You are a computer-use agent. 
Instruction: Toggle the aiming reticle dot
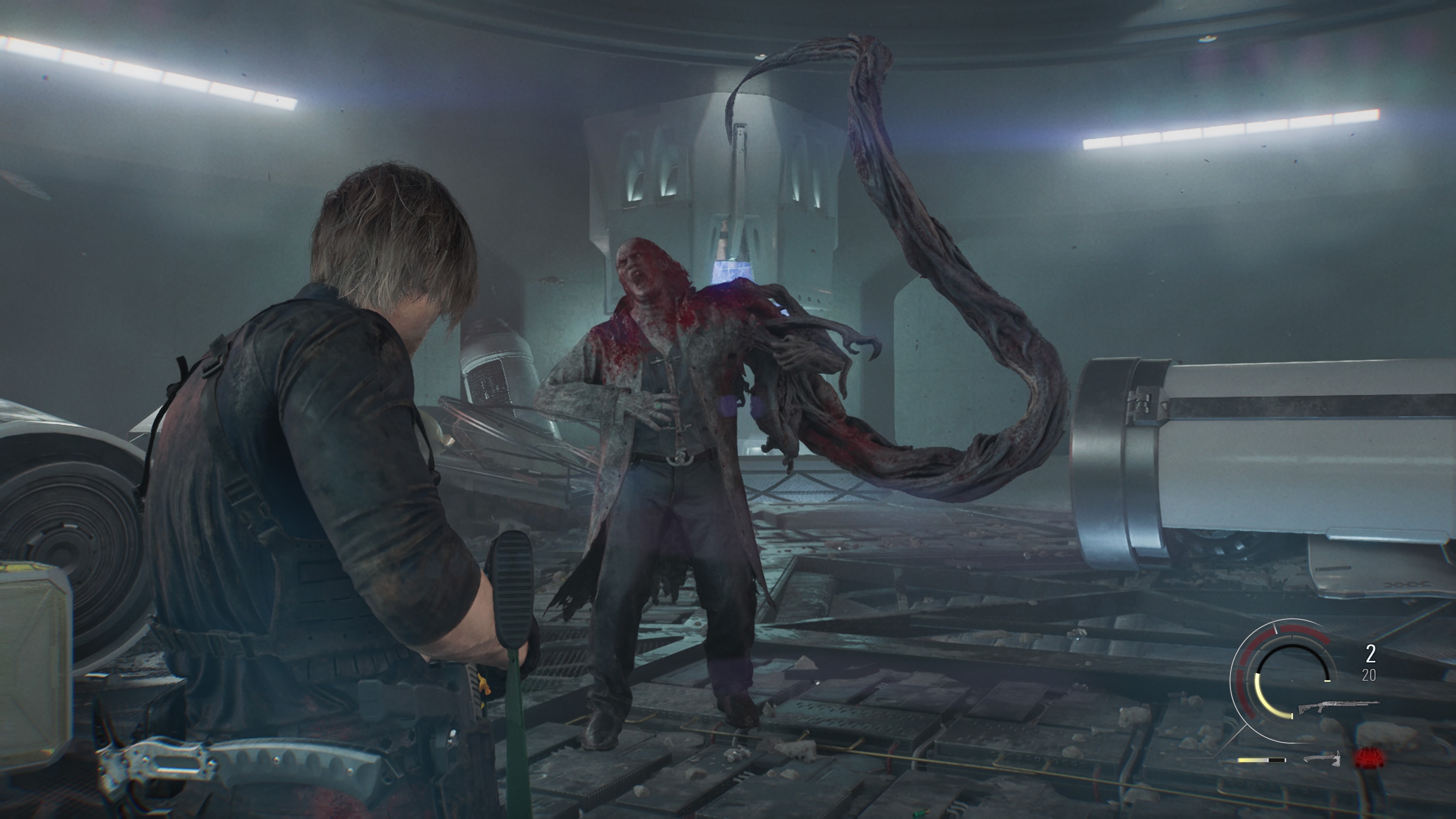(x=1292, y=681)
